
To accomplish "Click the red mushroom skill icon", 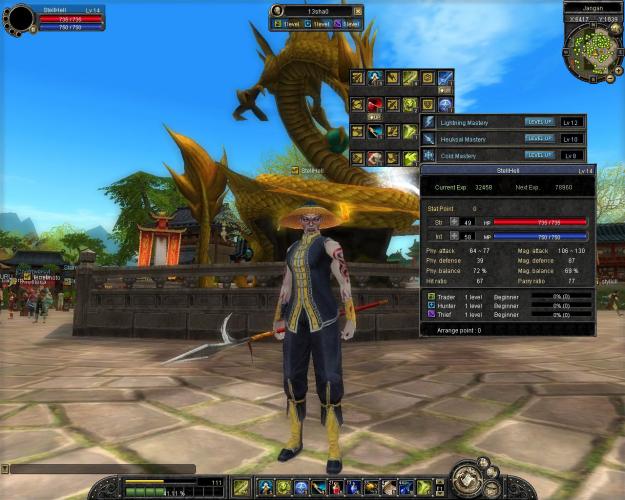I will tap(375, 104).
